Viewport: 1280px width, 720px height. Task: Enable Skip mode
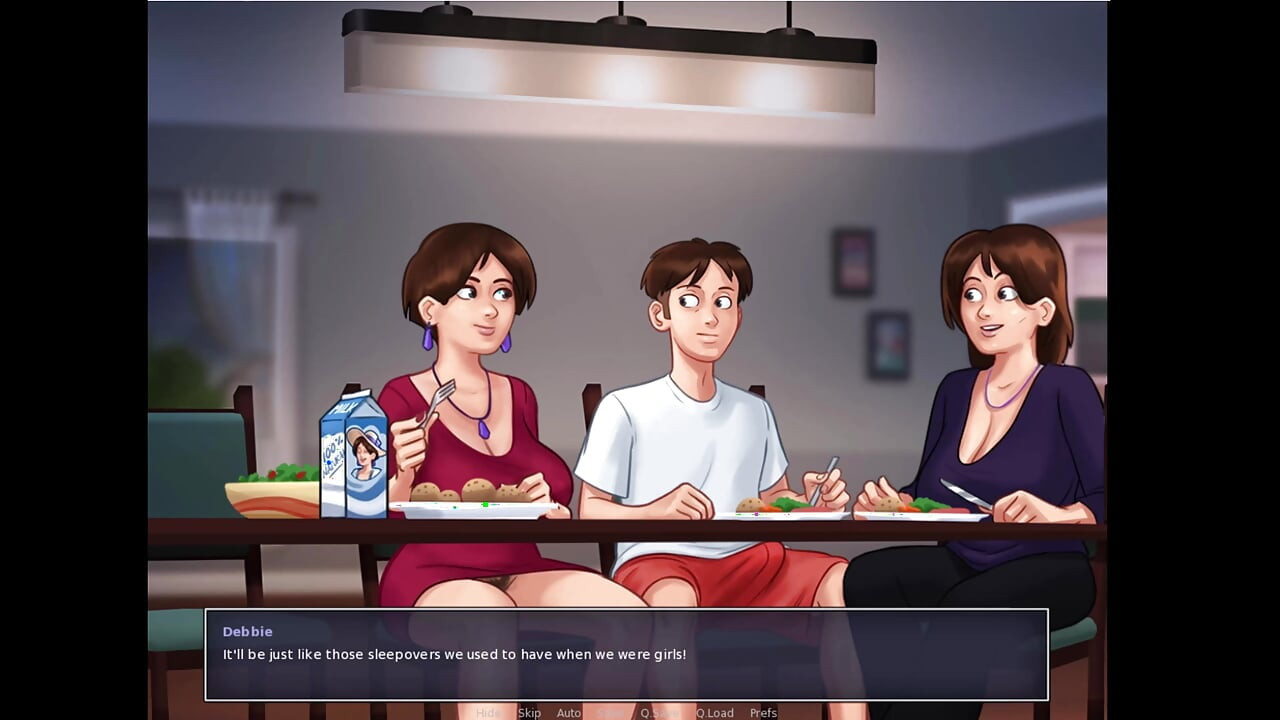529,712
